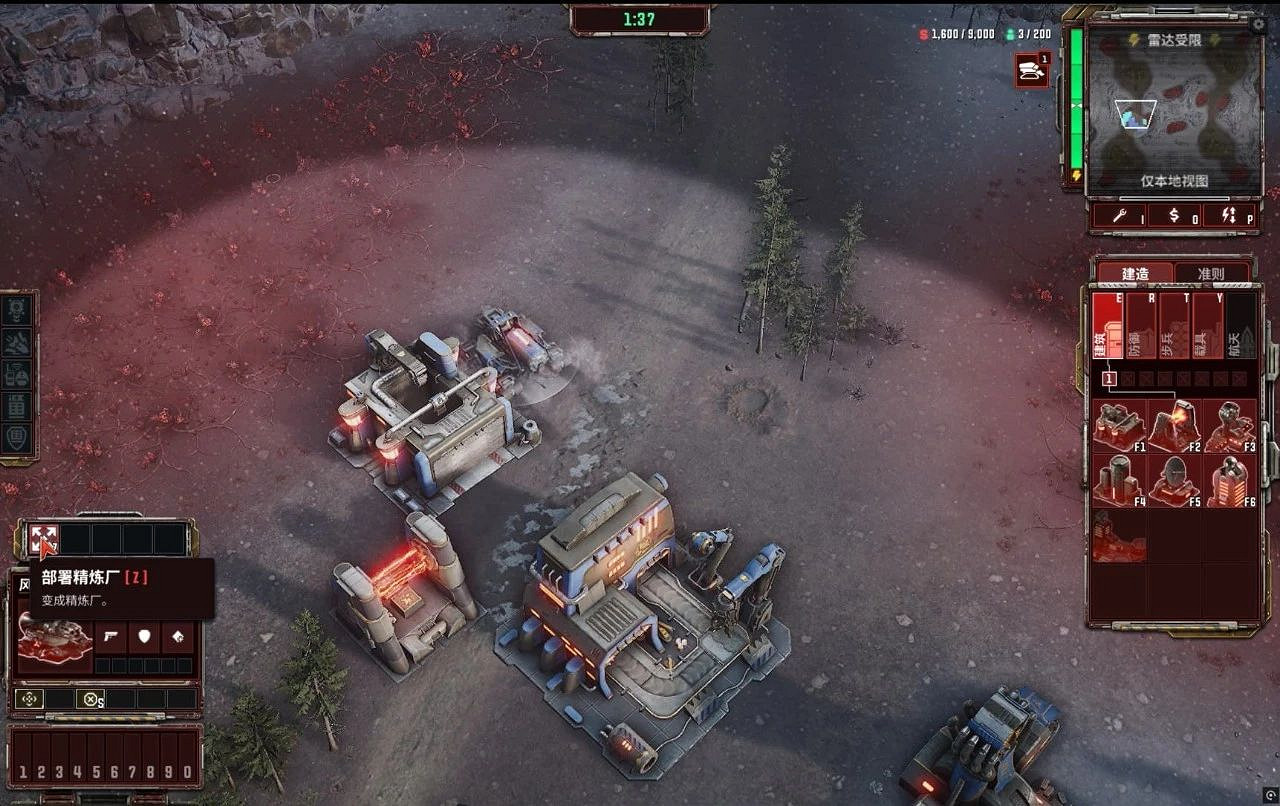Image resolution: width=1280 pixels, height=806 pixels.
Task: Choose the F4 tower building
Action: 1118,480
